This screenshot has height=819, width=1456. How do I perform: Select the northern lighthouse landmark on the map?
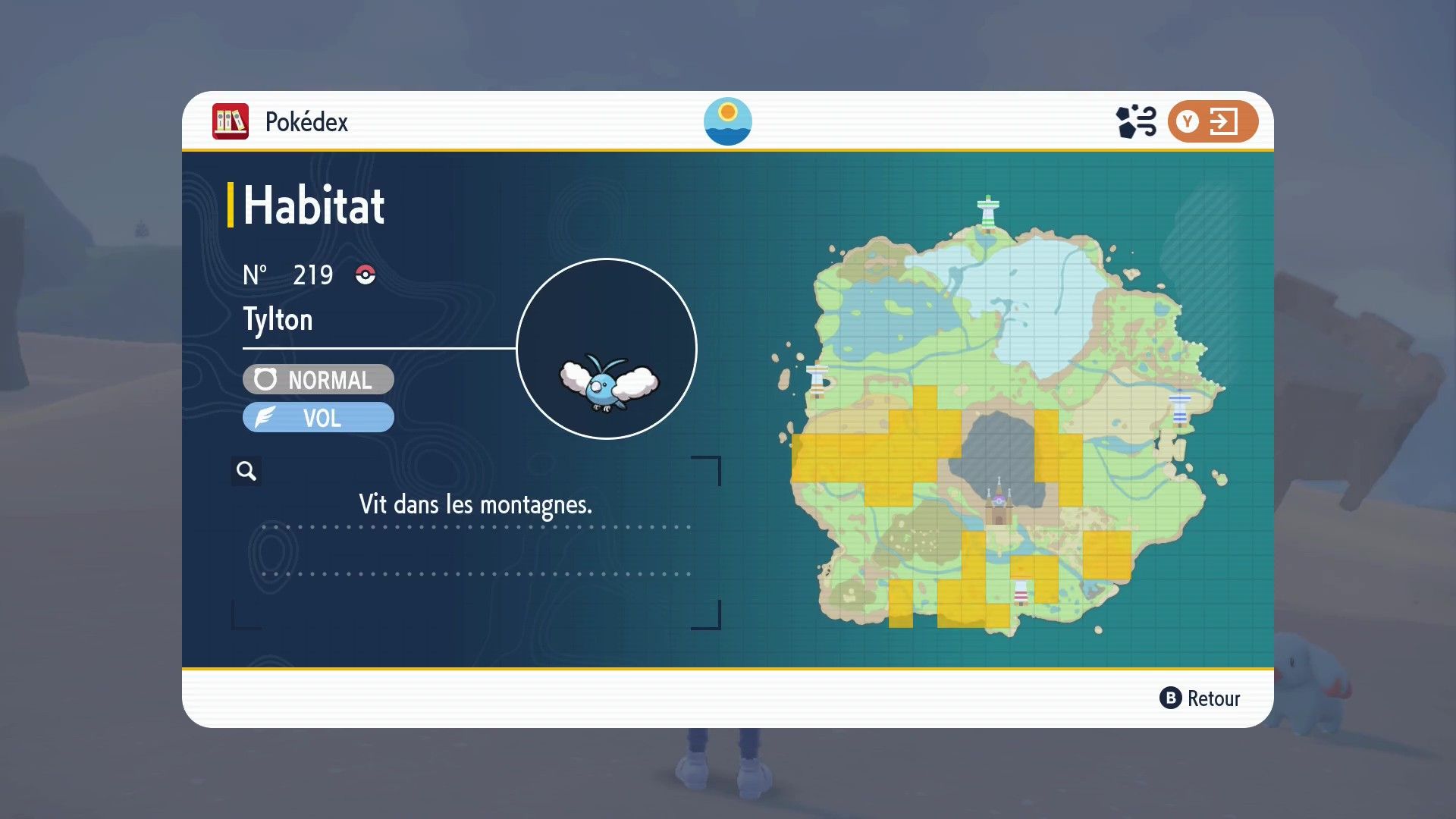pyautogui.click(x=988, y=211)
